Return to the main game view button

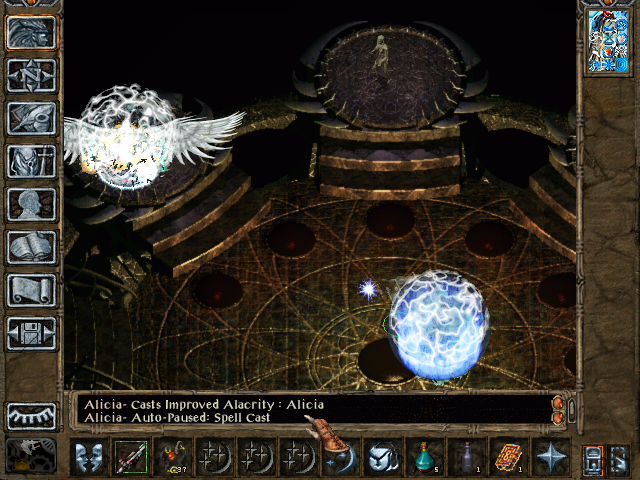click(31, 33)
